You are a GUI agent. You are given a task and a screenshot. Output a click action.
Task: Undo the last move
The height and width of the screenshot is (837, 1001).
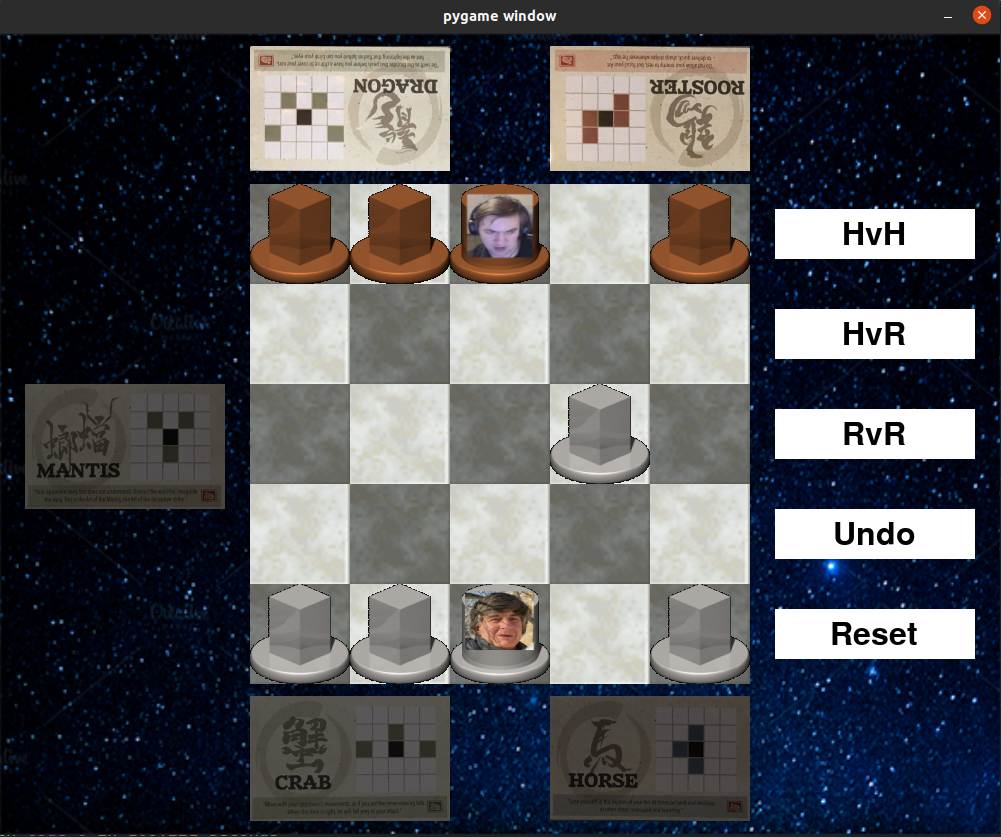874,534
